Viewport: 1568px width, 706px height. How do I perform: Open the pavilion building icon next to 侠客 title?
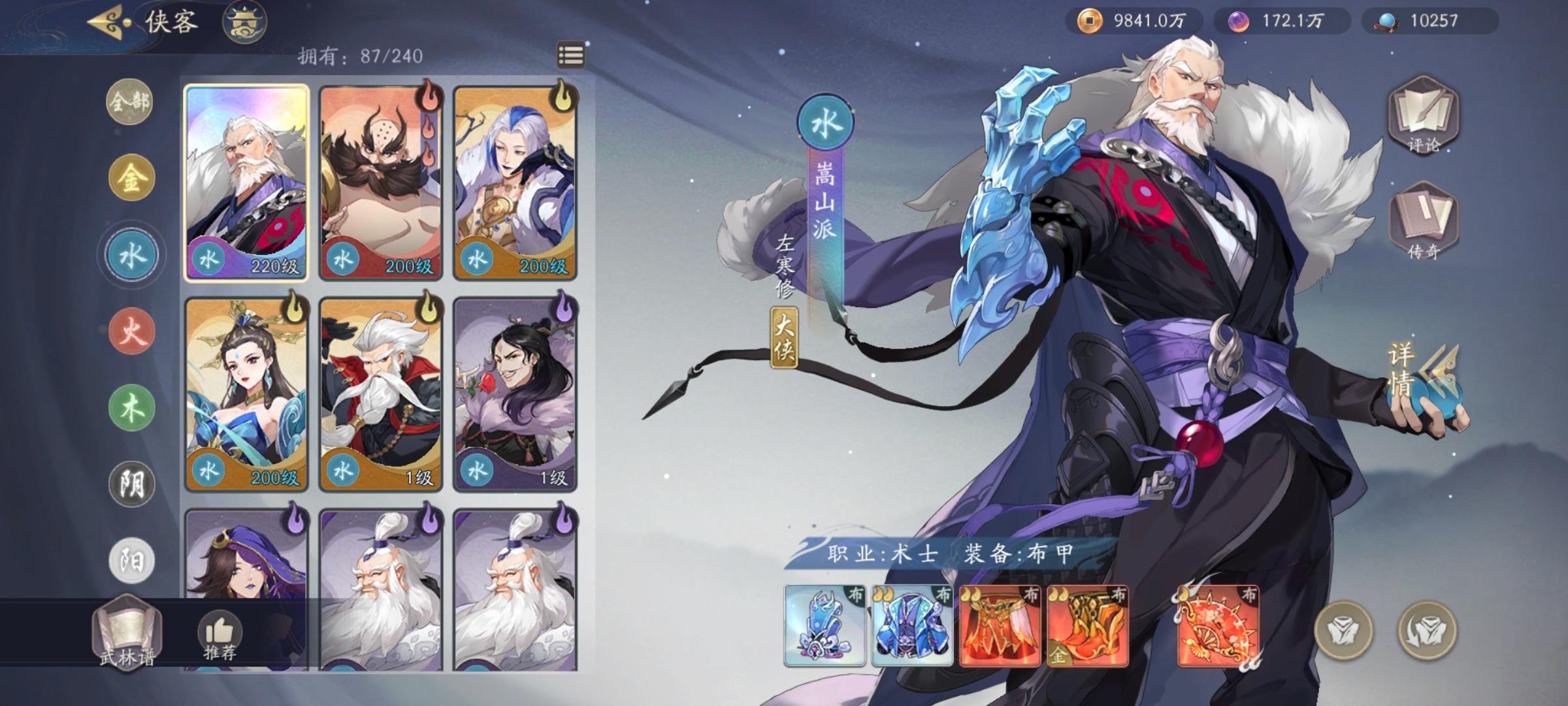(246, 22)
